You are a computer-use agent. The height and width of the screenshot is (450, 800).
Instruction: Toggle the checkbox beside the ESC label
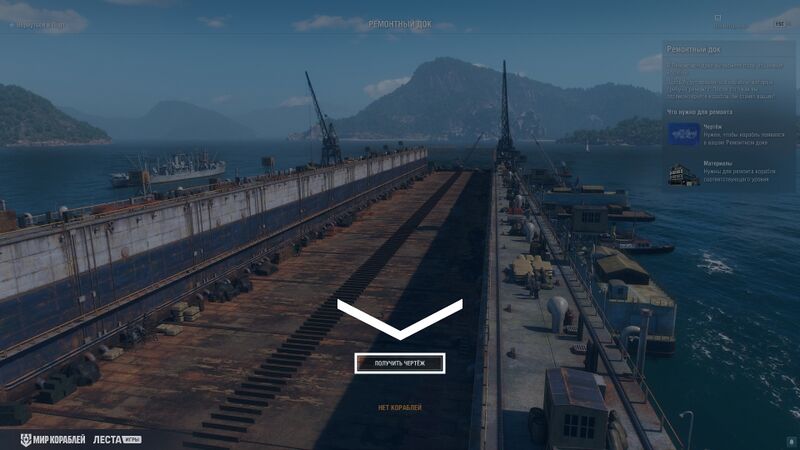point(718,17)
